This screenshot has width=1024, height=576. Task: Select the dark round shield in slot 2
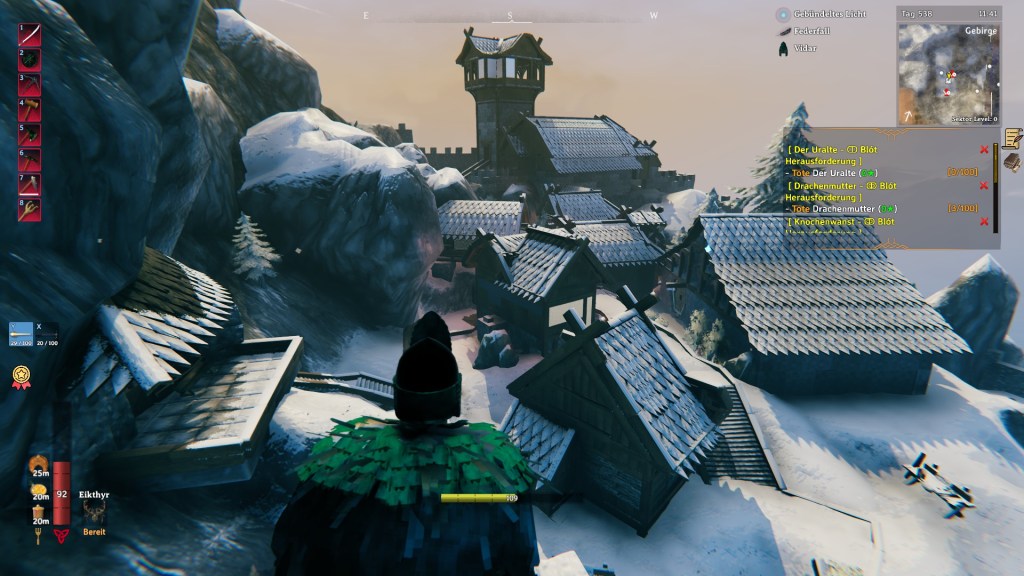coord(29,60)
